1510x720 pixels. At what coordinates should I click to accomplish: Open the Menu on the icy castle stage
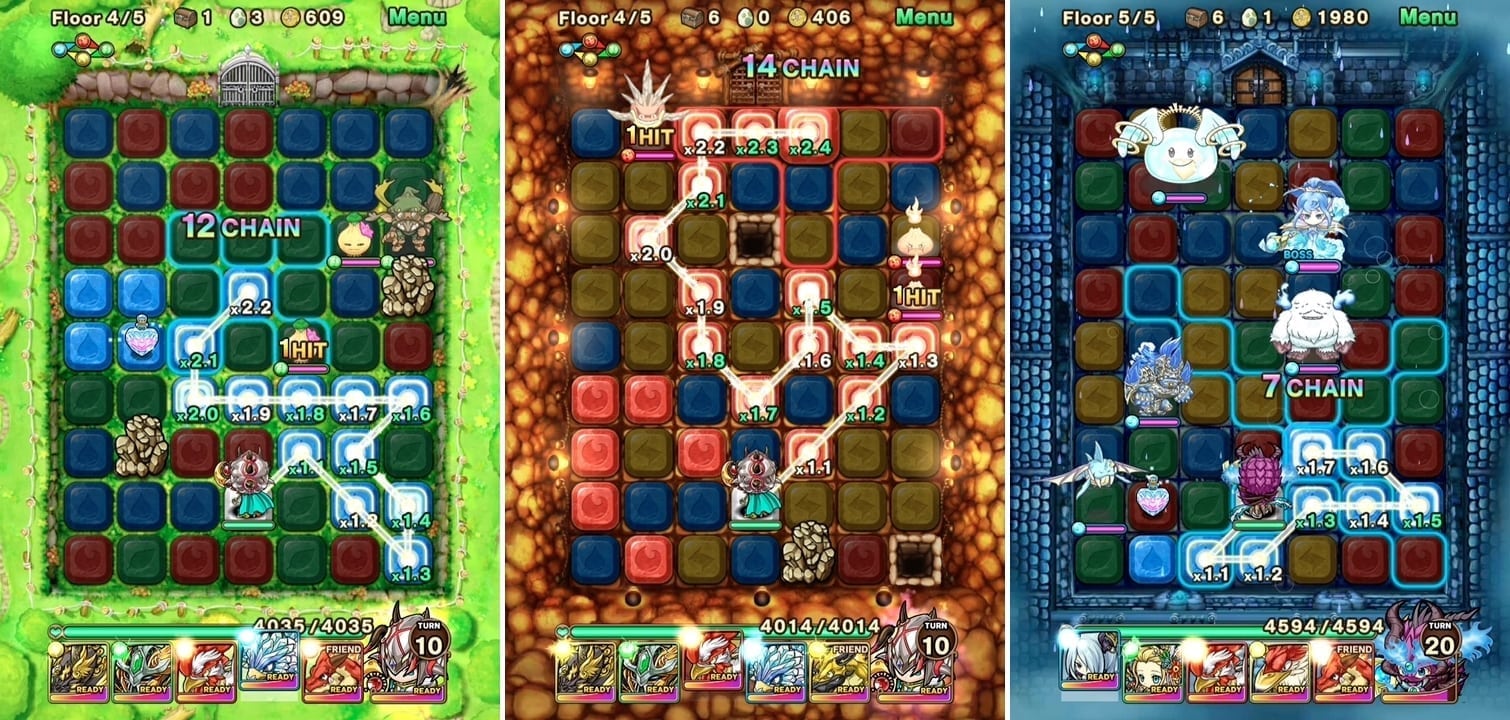pos(1428,17)
